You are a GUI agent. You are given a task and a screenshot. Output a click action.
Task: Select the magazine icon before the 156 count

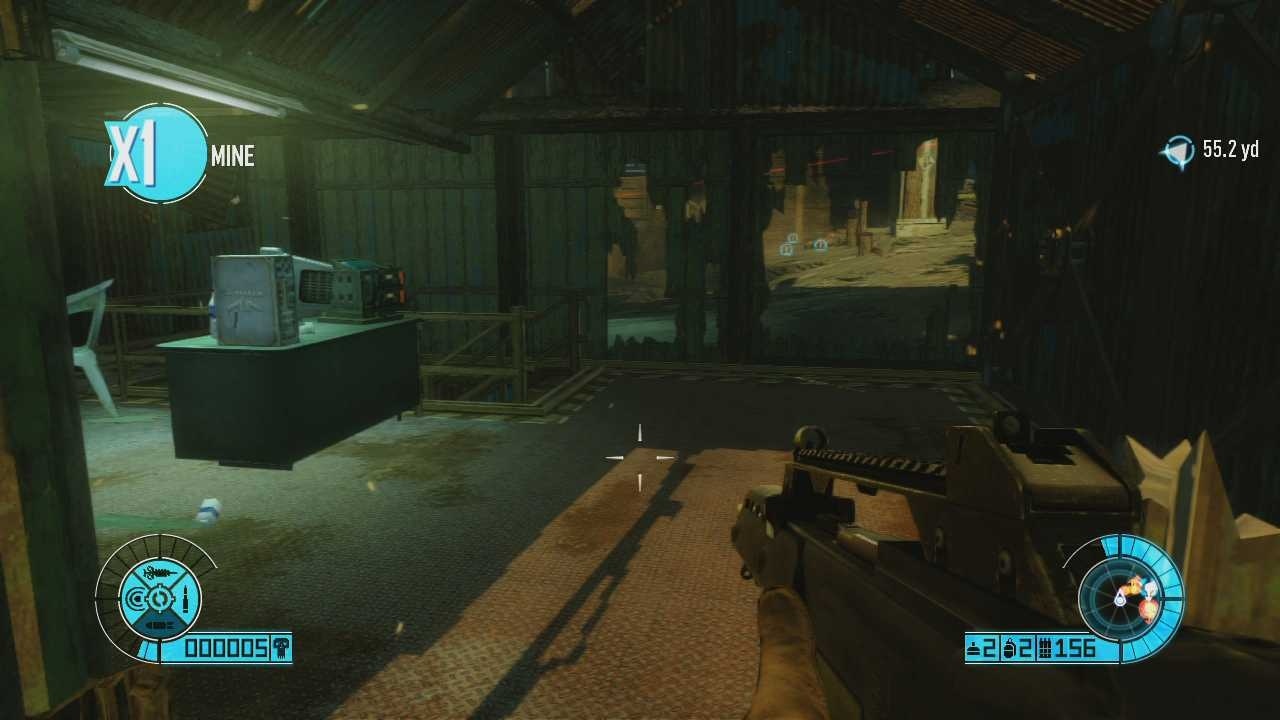point(1044,648)
